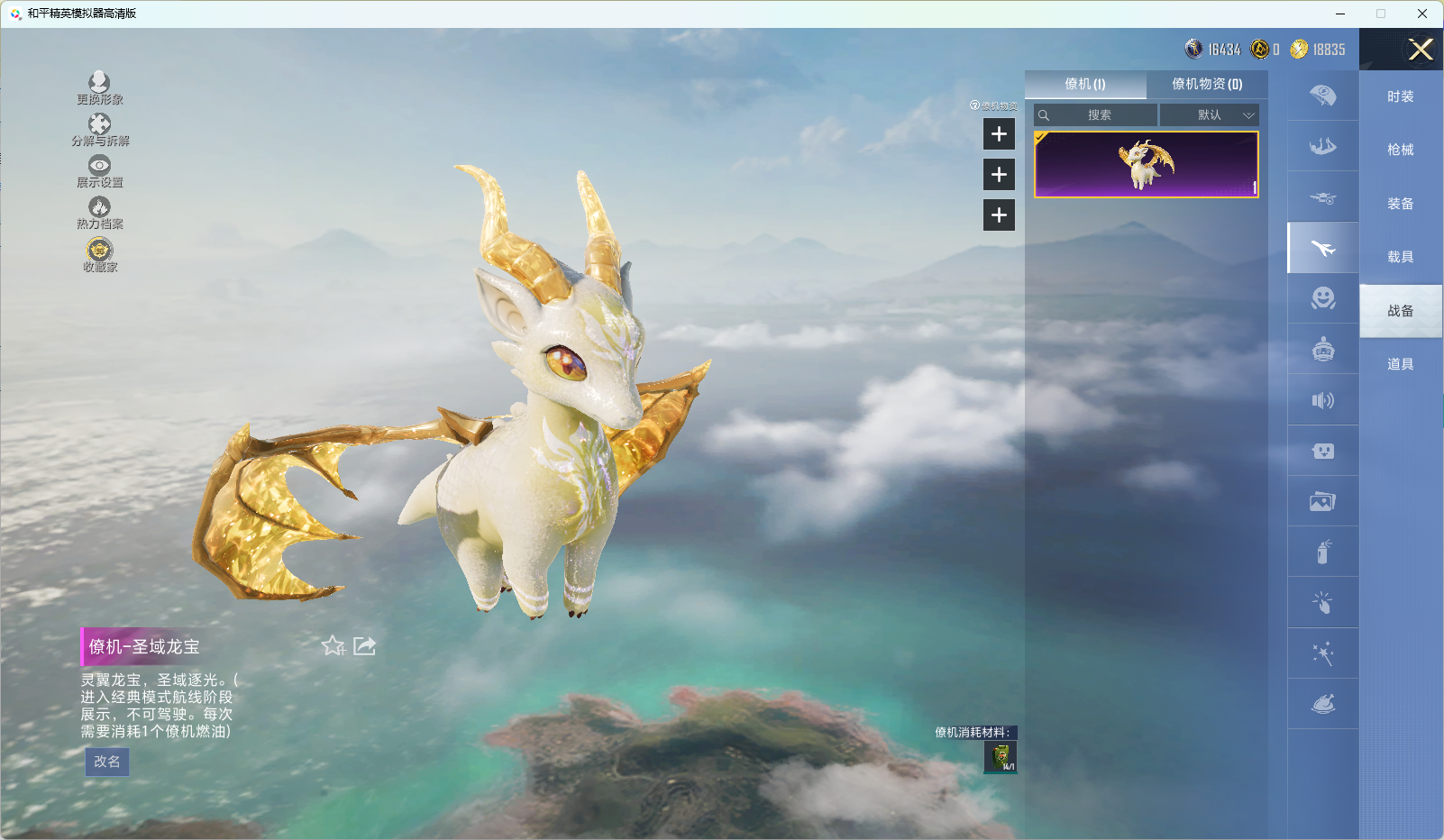Viewport: 1444px width, 840px height.
Task: Open the 时装 category
Action: pyautogui.click(x=1400, y=96)
